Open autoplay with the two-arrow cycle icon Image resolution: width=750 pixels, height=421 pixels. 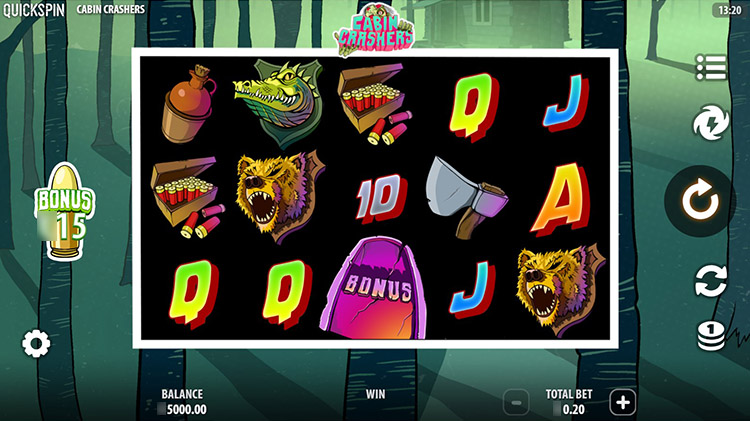point(711,282)
